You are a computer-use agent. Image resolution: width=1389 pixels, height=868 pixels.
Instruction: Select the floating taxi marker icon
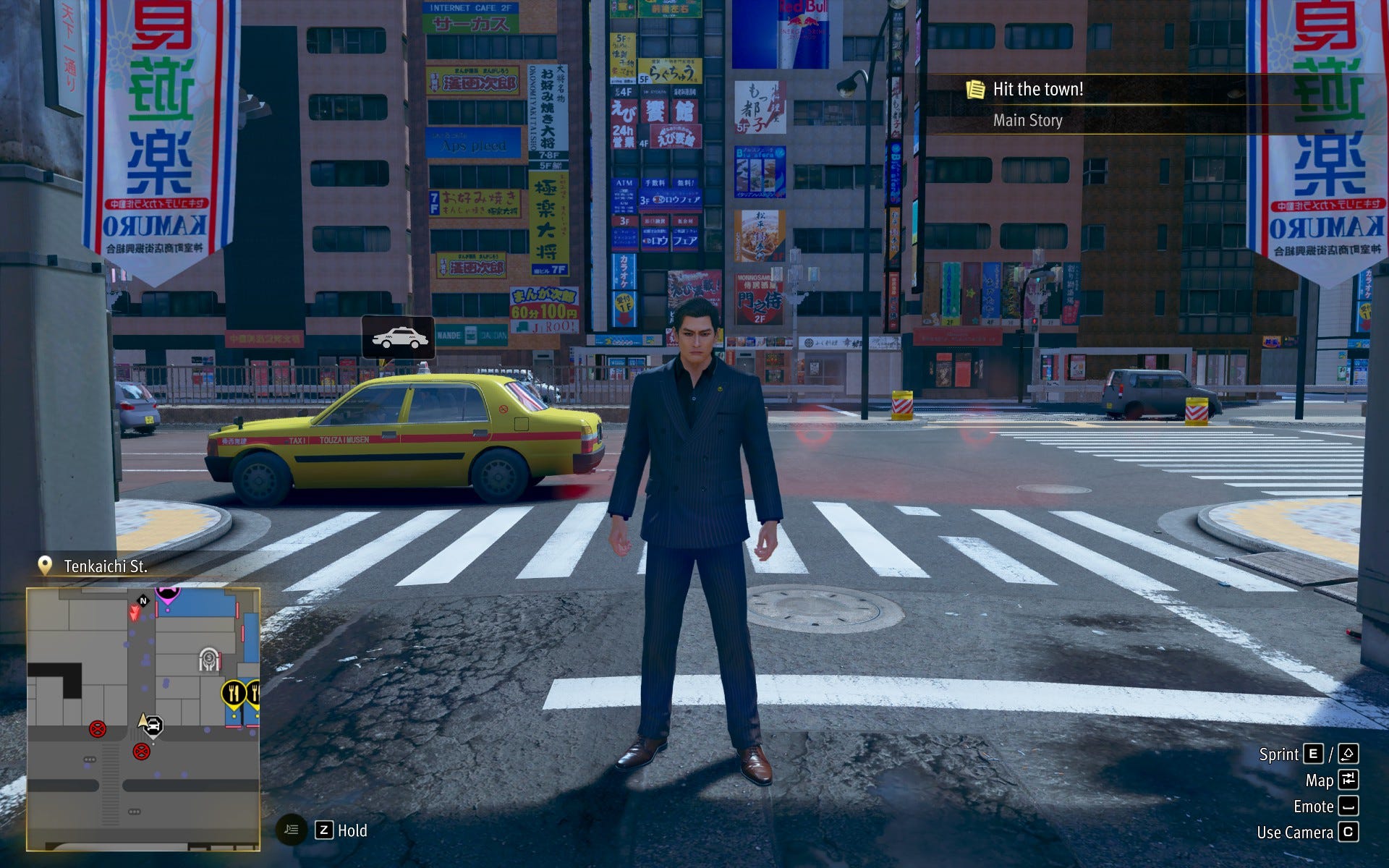coord(399,338)
